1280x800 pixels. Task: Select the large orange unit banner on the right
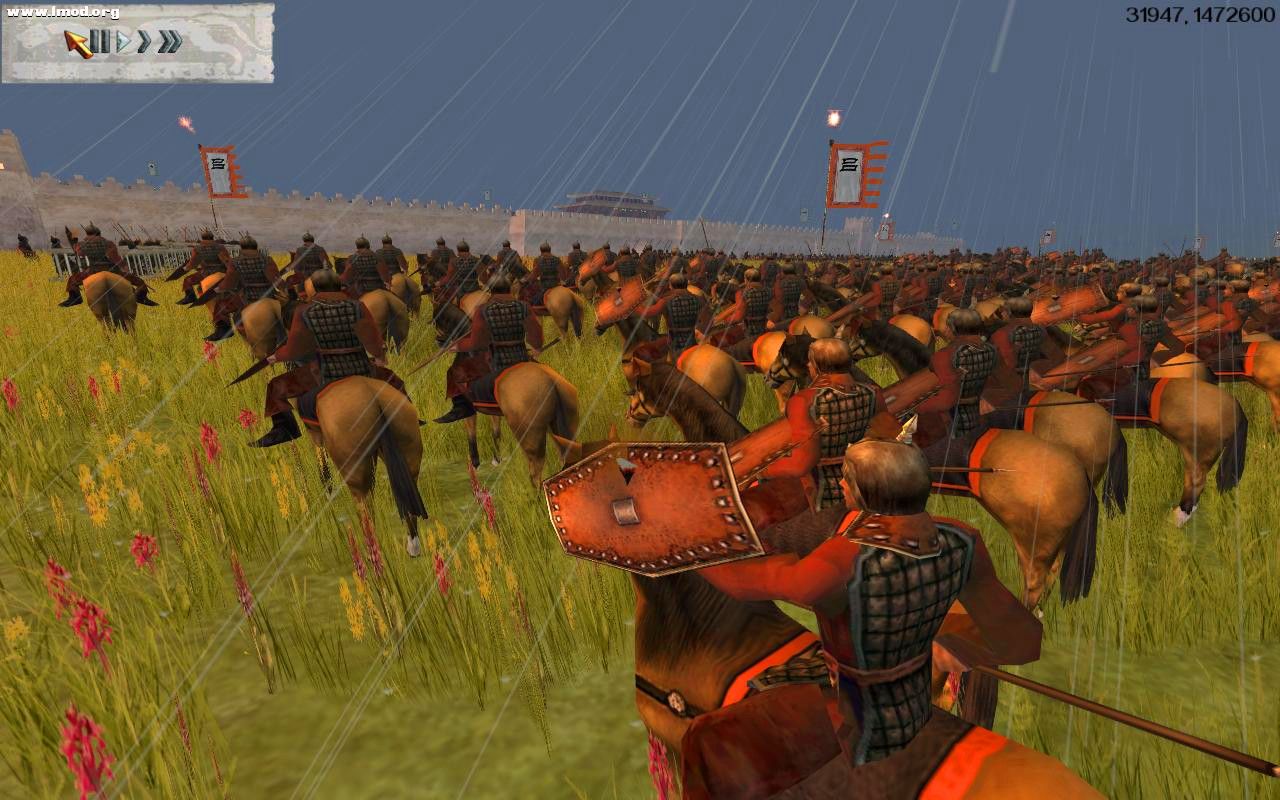point(852,173)
